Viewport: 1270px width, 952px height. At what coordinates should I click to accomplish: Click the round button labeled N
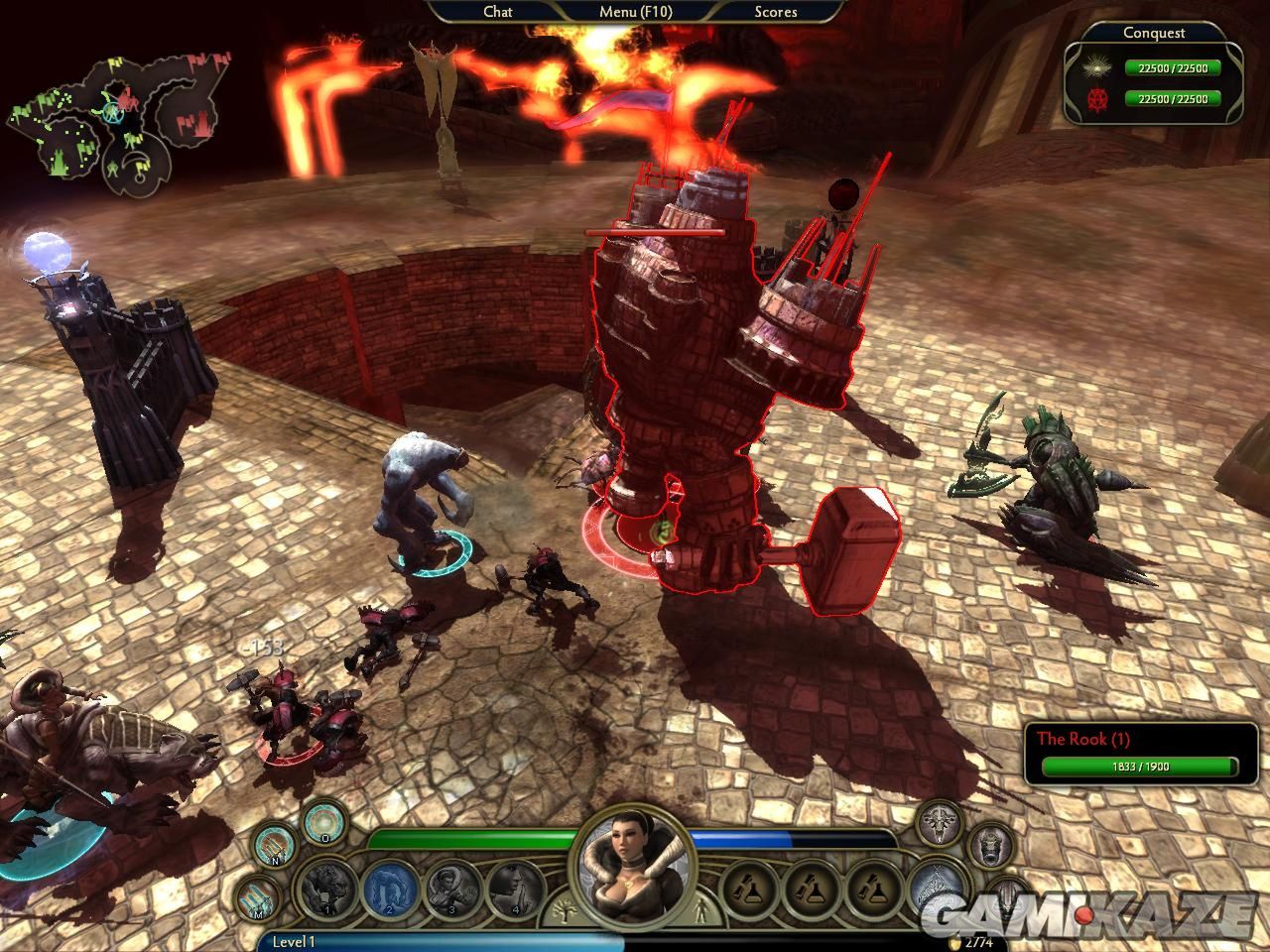[275, 846]
